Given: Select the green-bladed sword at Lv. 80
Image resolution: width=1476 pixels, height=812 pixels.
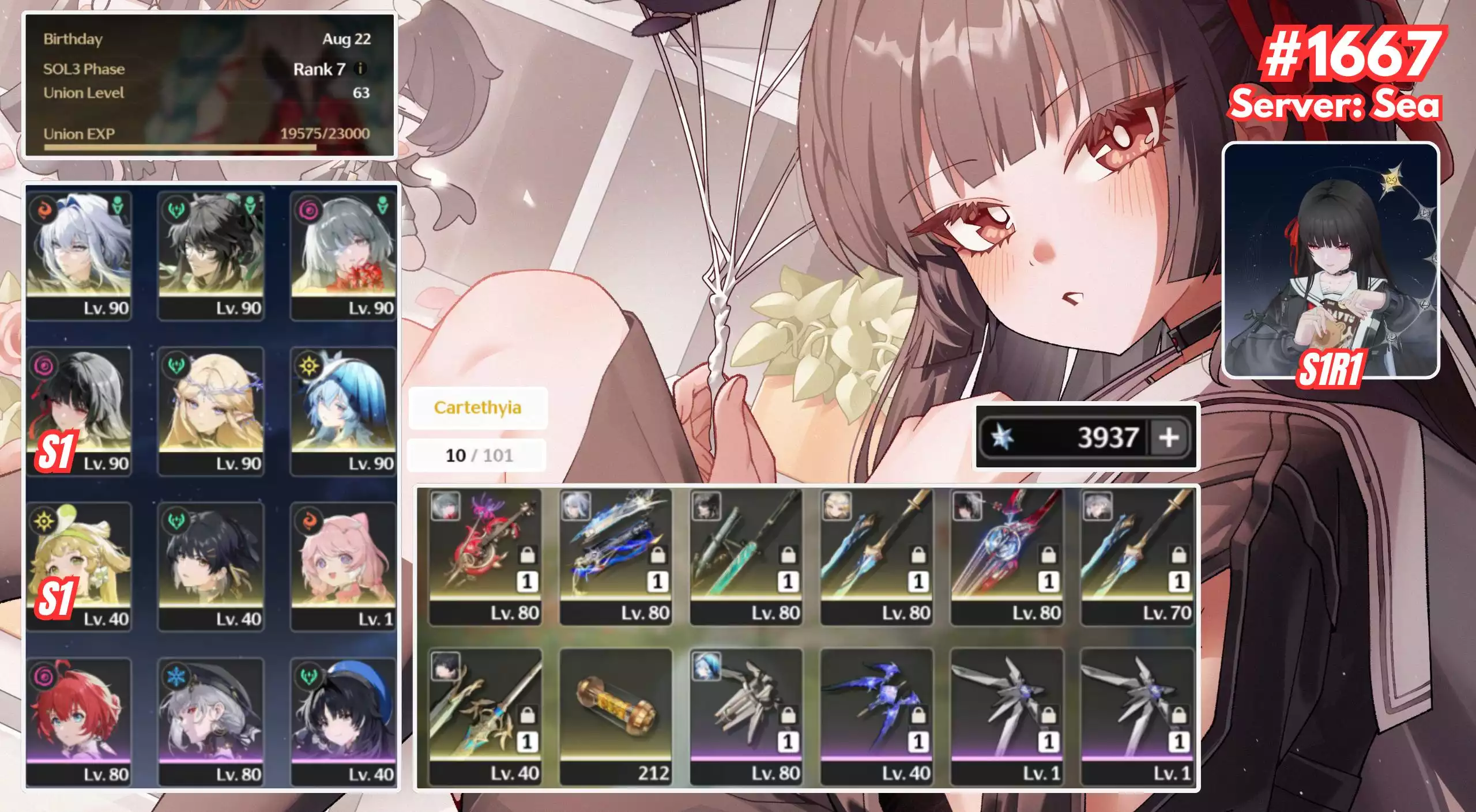Looking at the screenshot, I should [745, 556].
